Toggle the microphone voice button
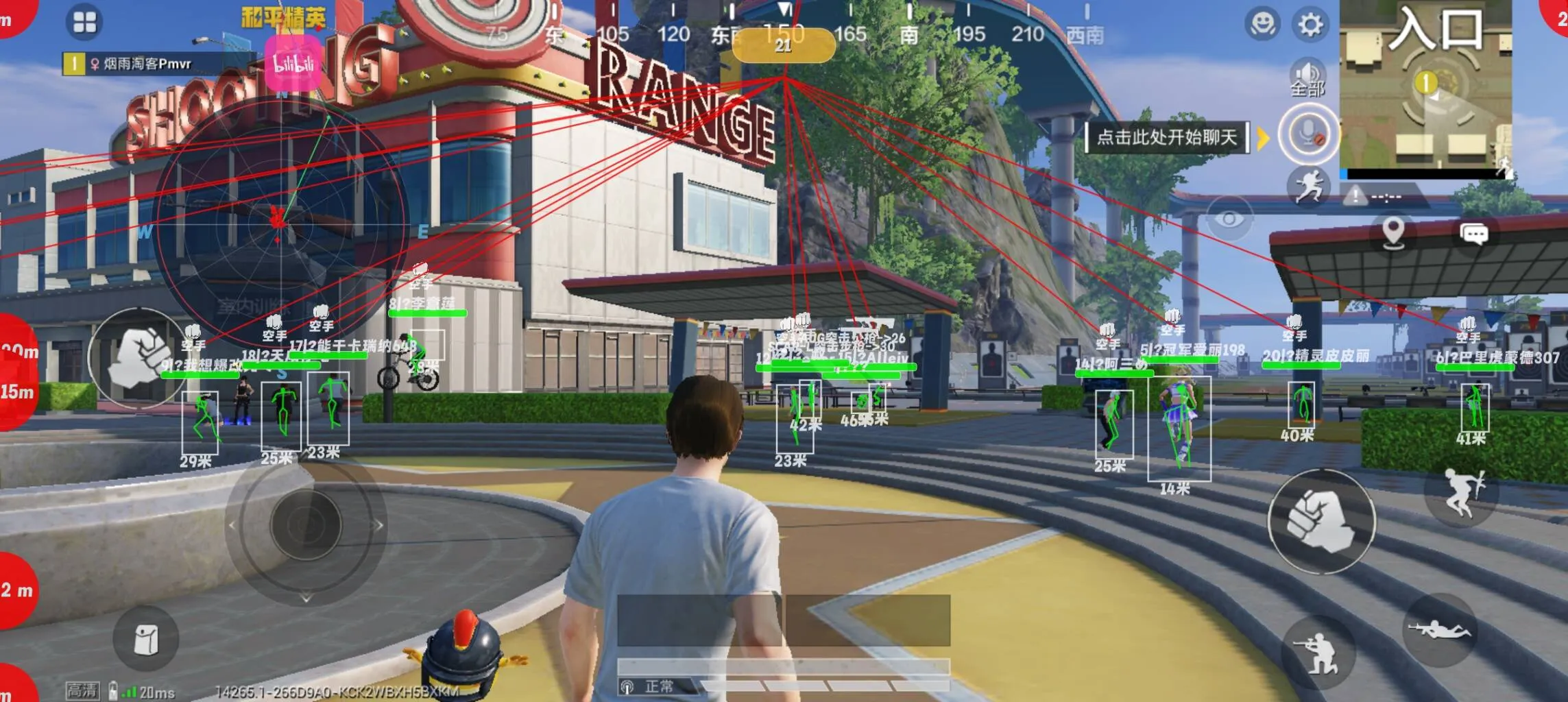This screenshot has height=702, width=1568. tap(1308, 133)
